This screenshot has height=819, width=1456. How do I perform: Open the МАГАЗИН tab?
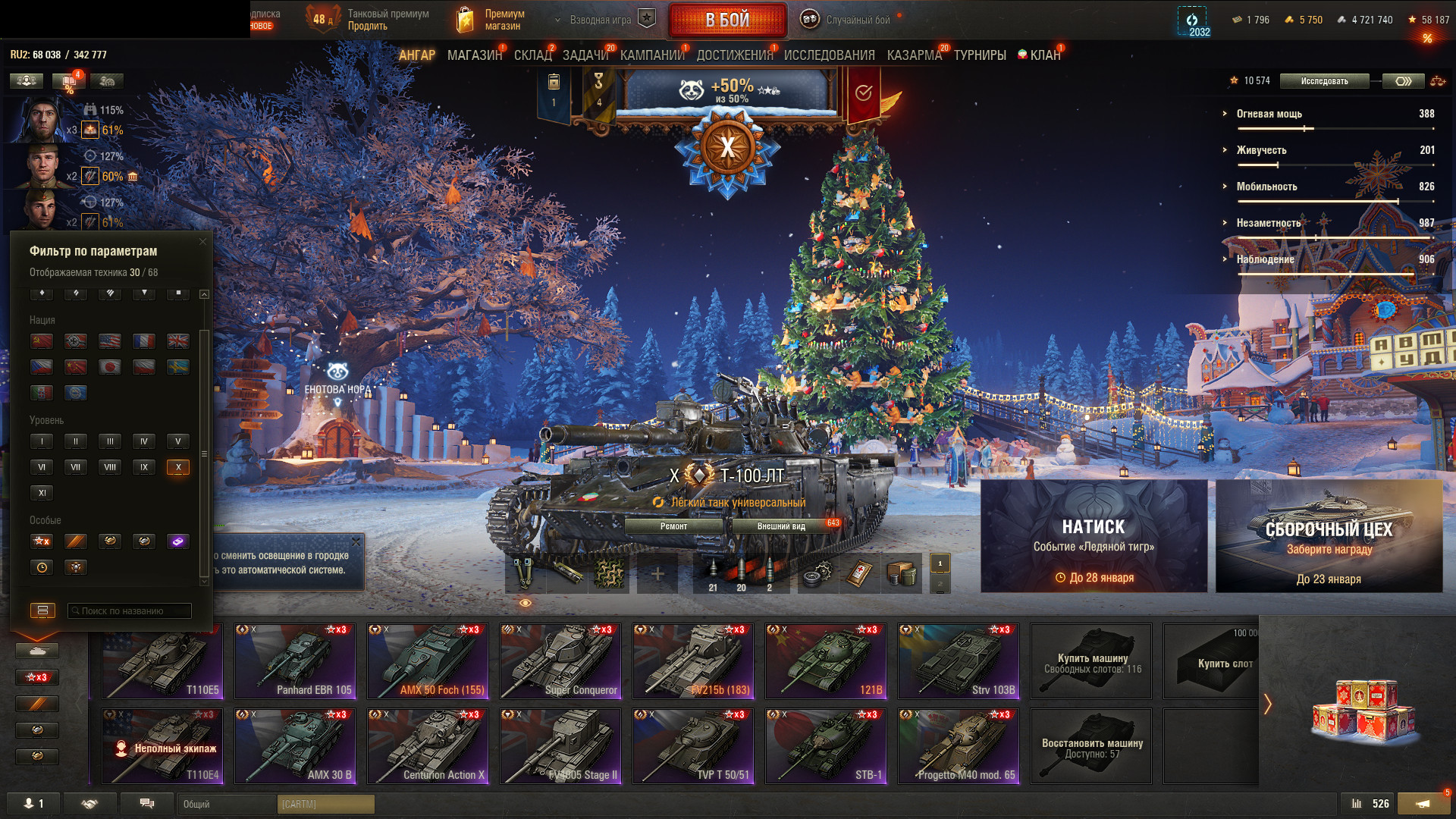point(474,55)
